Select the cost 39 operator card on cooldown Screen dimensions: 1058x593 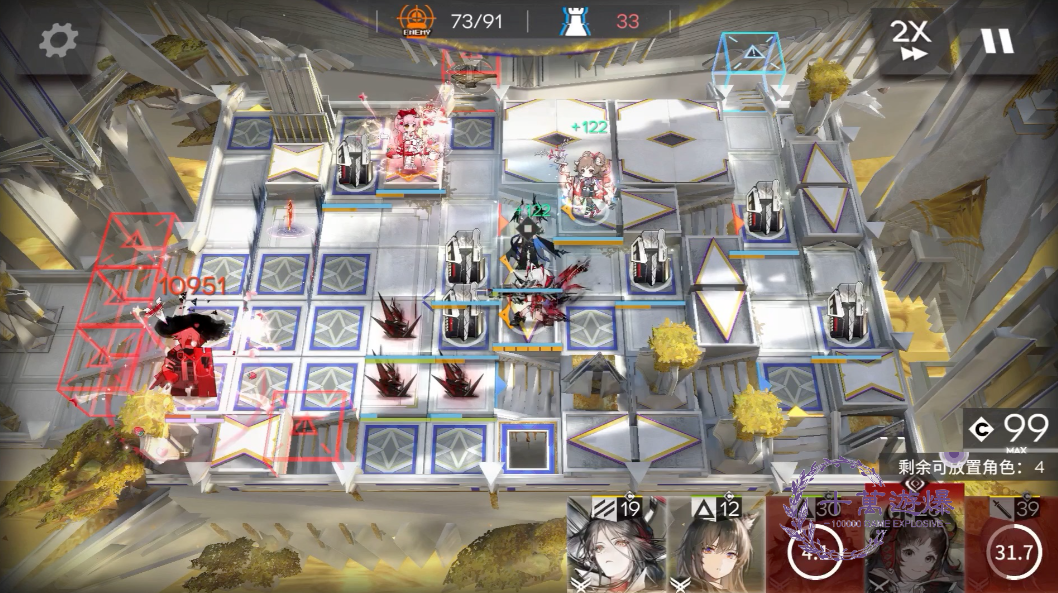click(1012, 545)
